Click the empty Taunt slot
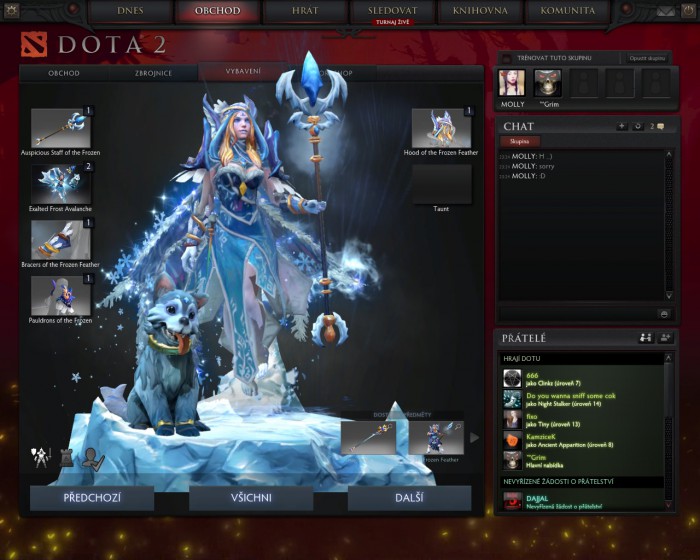This screenshot has height=560, width=700. click(441, 184)
